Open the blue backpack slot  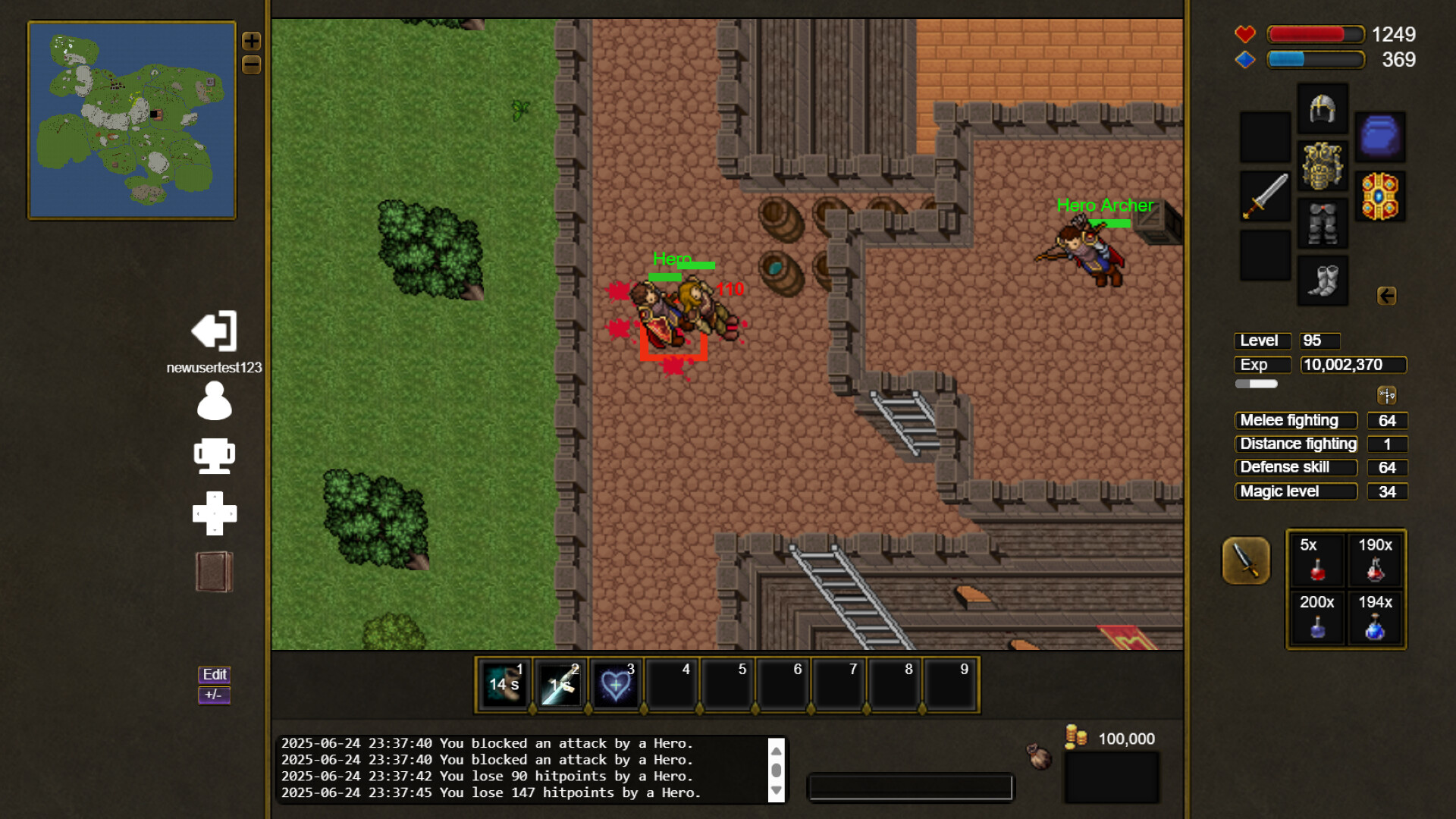click(1380, 137)
